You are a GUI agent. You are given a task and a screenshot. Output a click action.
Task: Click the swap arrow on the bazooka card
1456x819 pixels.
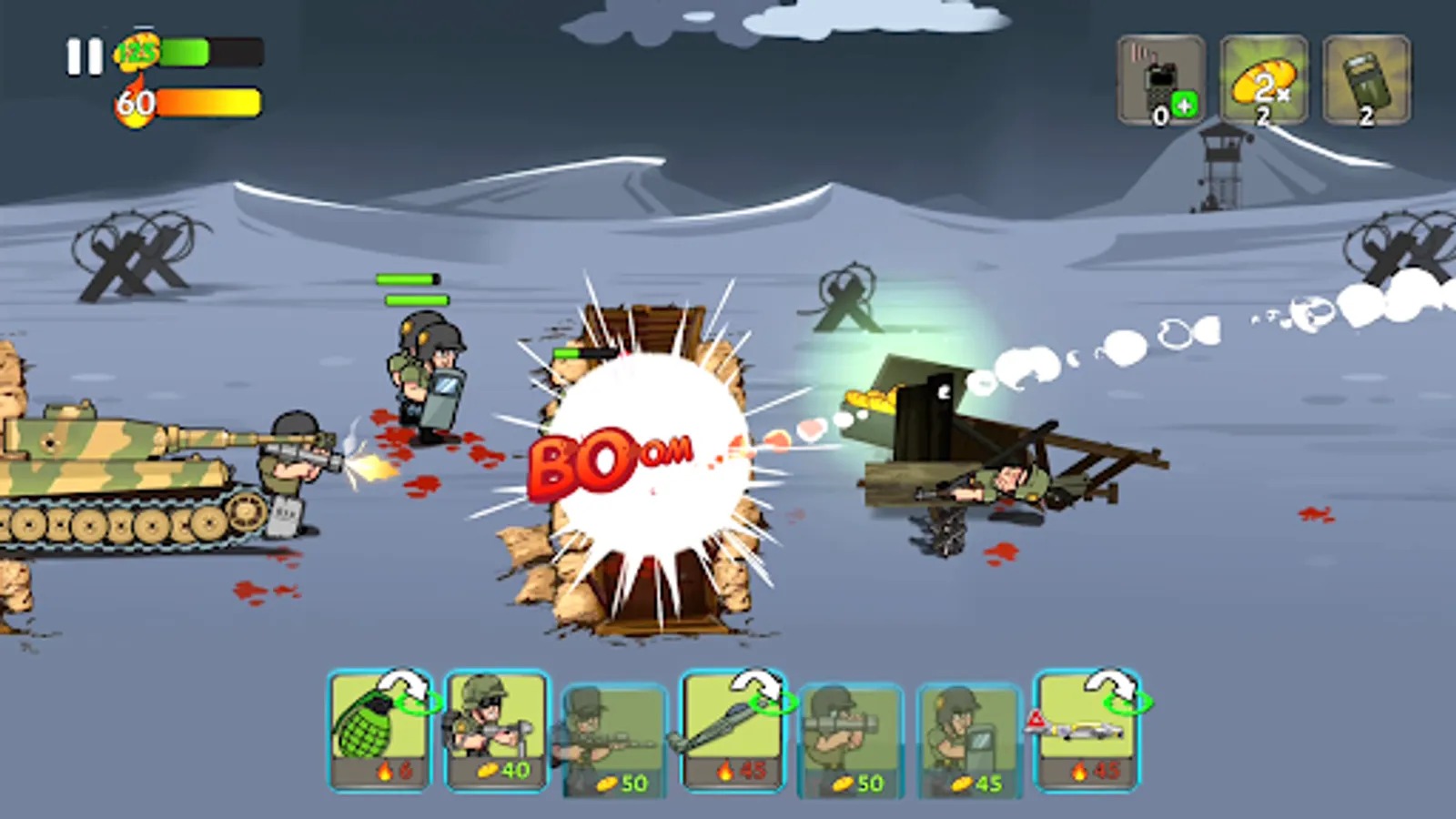click(753, 687)
